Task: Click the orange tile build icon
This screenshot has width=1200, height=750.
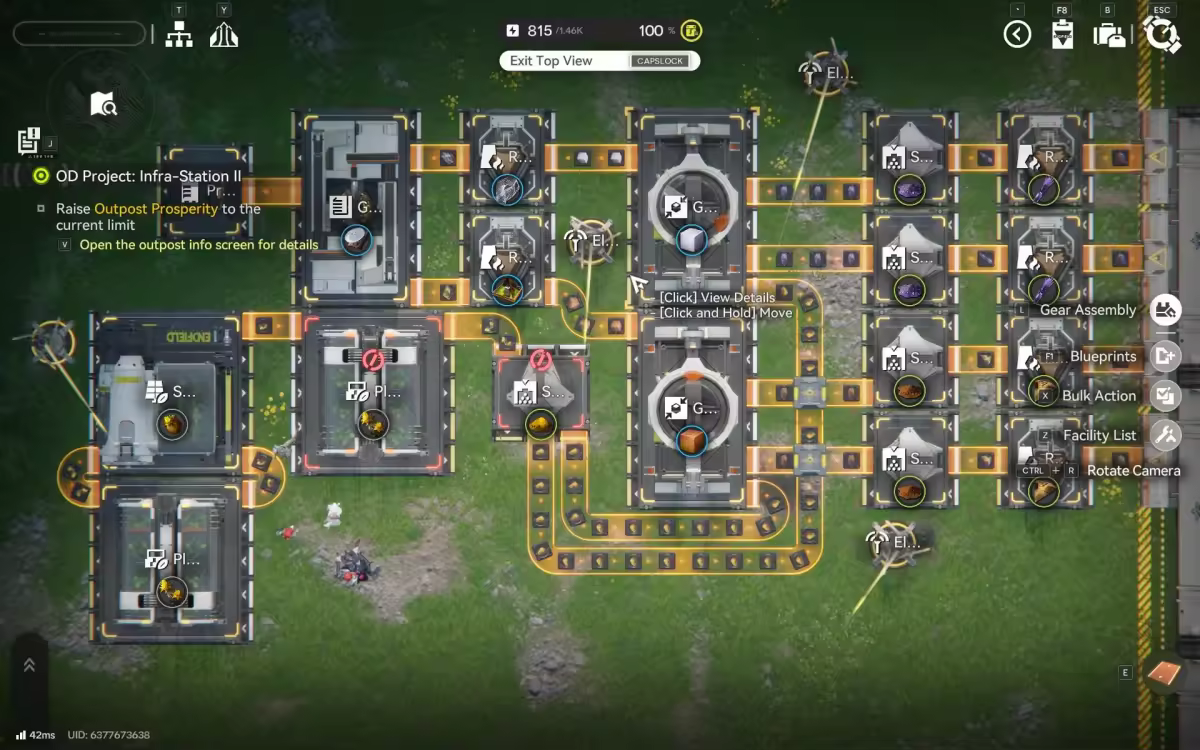Action: tap(1164, 673)
